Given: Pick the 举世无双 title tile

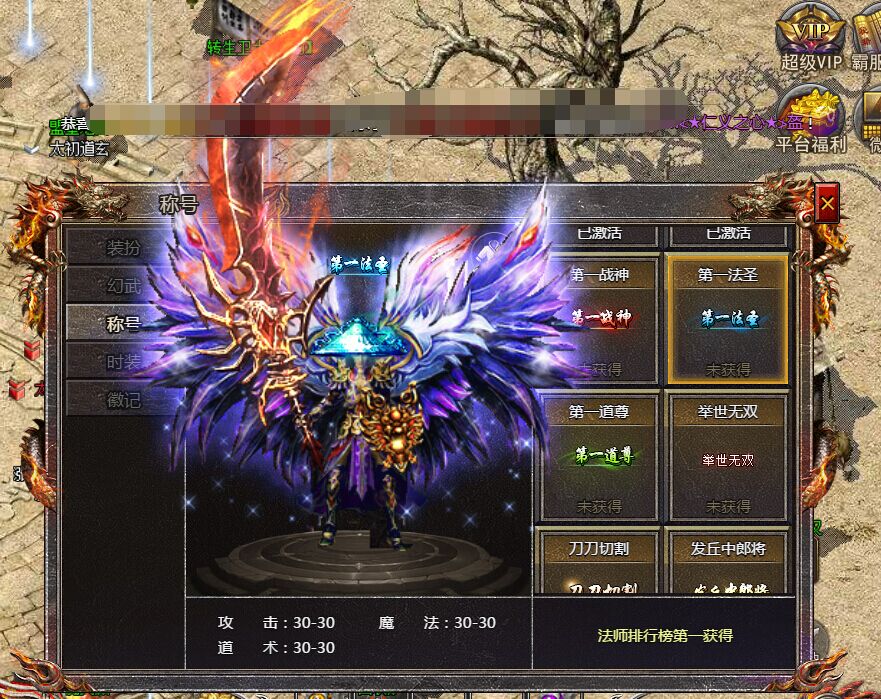Looking at the screenshot, I should tap(728, 457).
